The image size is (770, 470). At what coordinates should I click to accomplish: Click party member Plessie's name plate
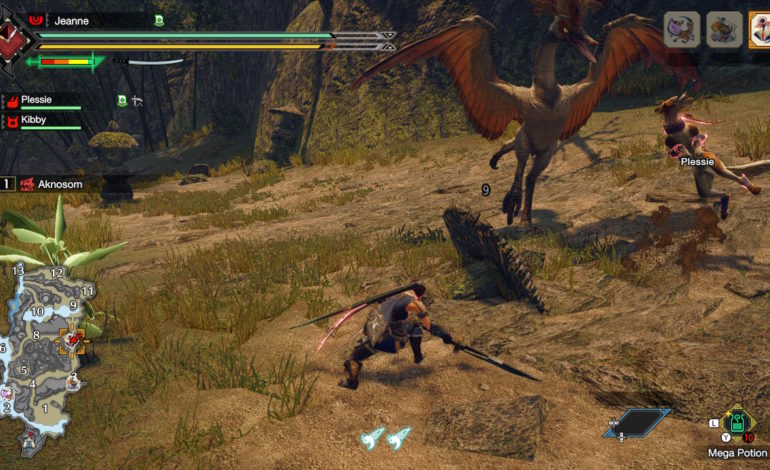(x=42, y=100)
